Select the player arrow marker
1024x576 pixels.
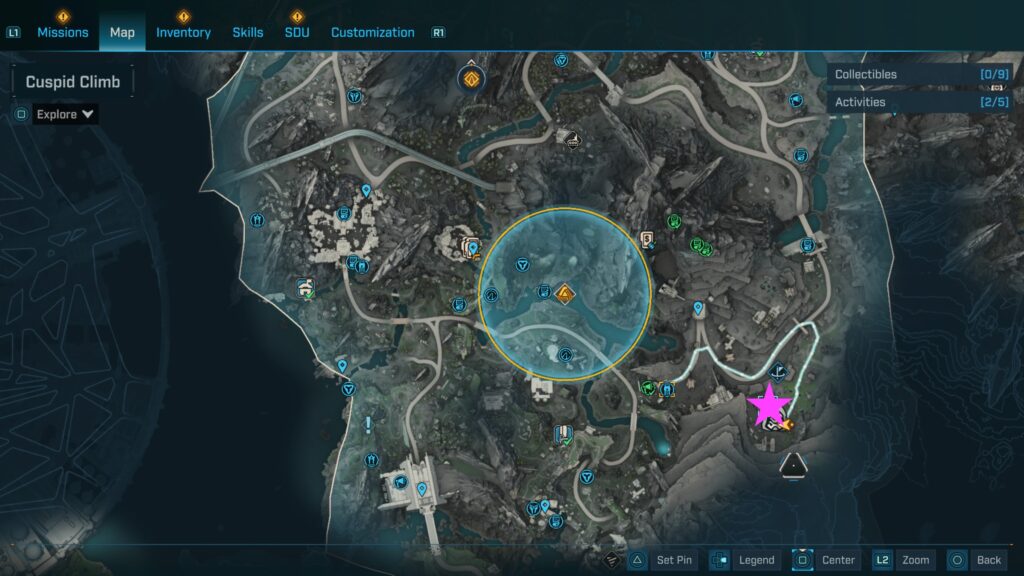[794, 463]
